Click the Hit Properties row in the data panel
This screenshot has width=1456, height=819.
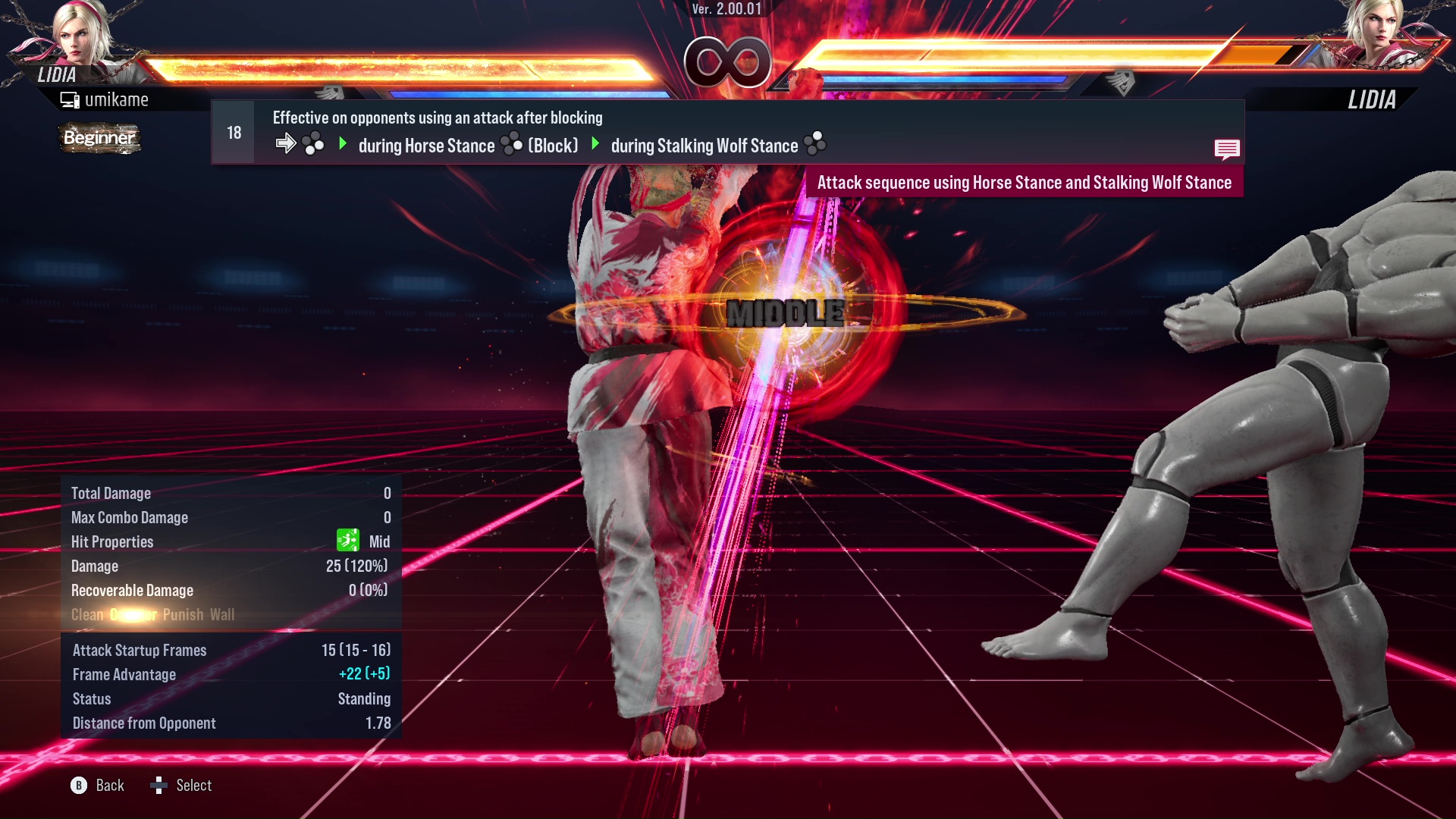(112, 541)
